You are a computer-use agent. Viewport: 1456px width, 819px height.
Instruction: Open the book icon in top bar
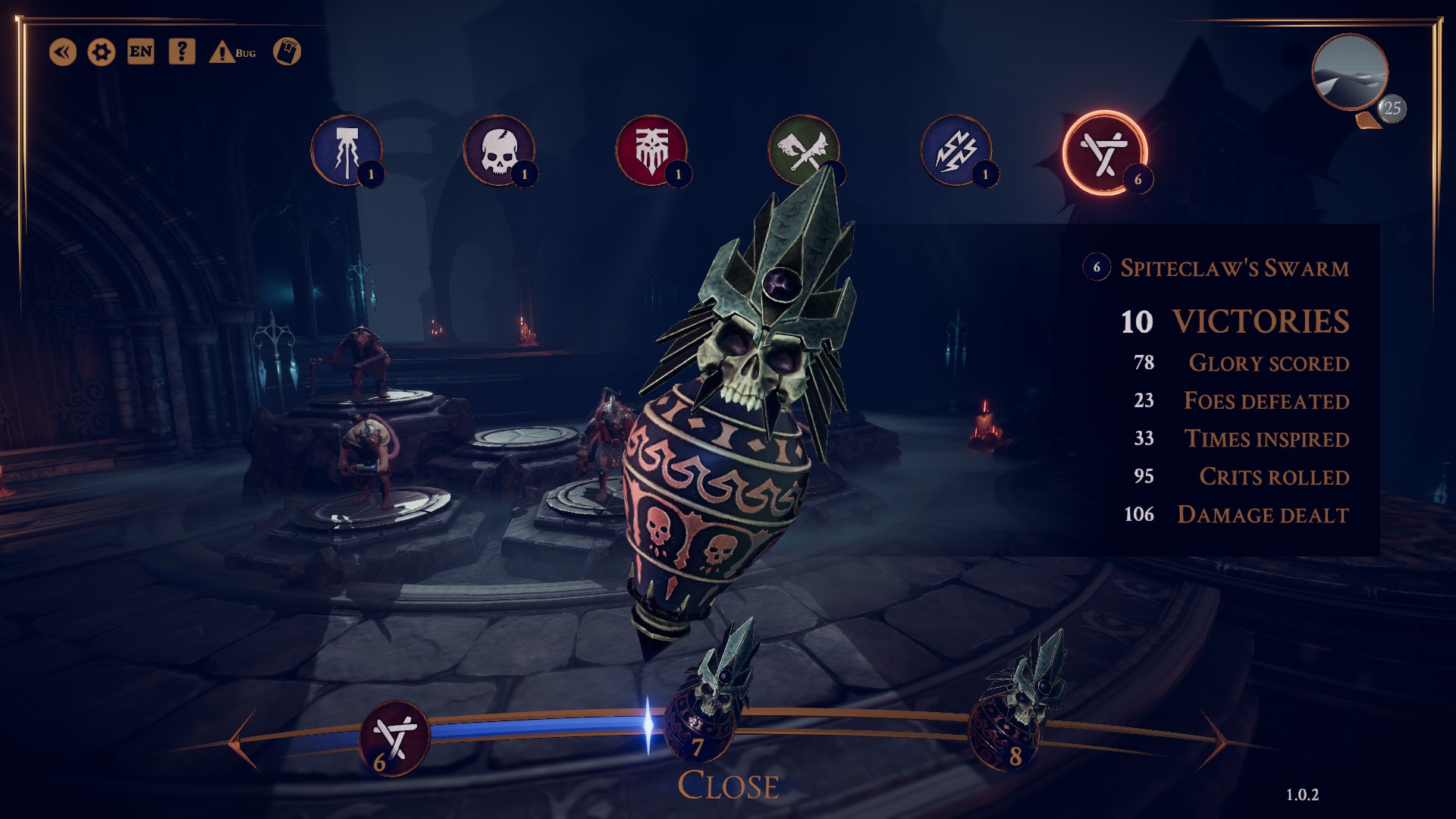(x=287, y=52)
